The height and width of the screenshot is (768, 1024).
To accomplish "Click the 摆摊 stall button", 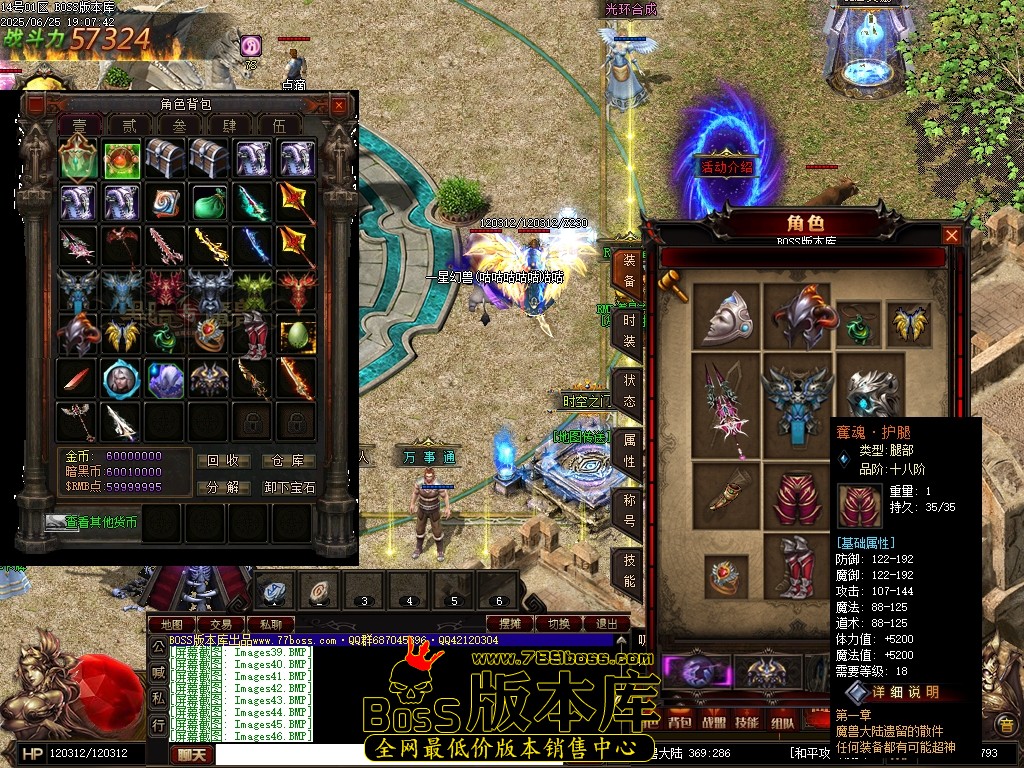I will coord(510,624).
